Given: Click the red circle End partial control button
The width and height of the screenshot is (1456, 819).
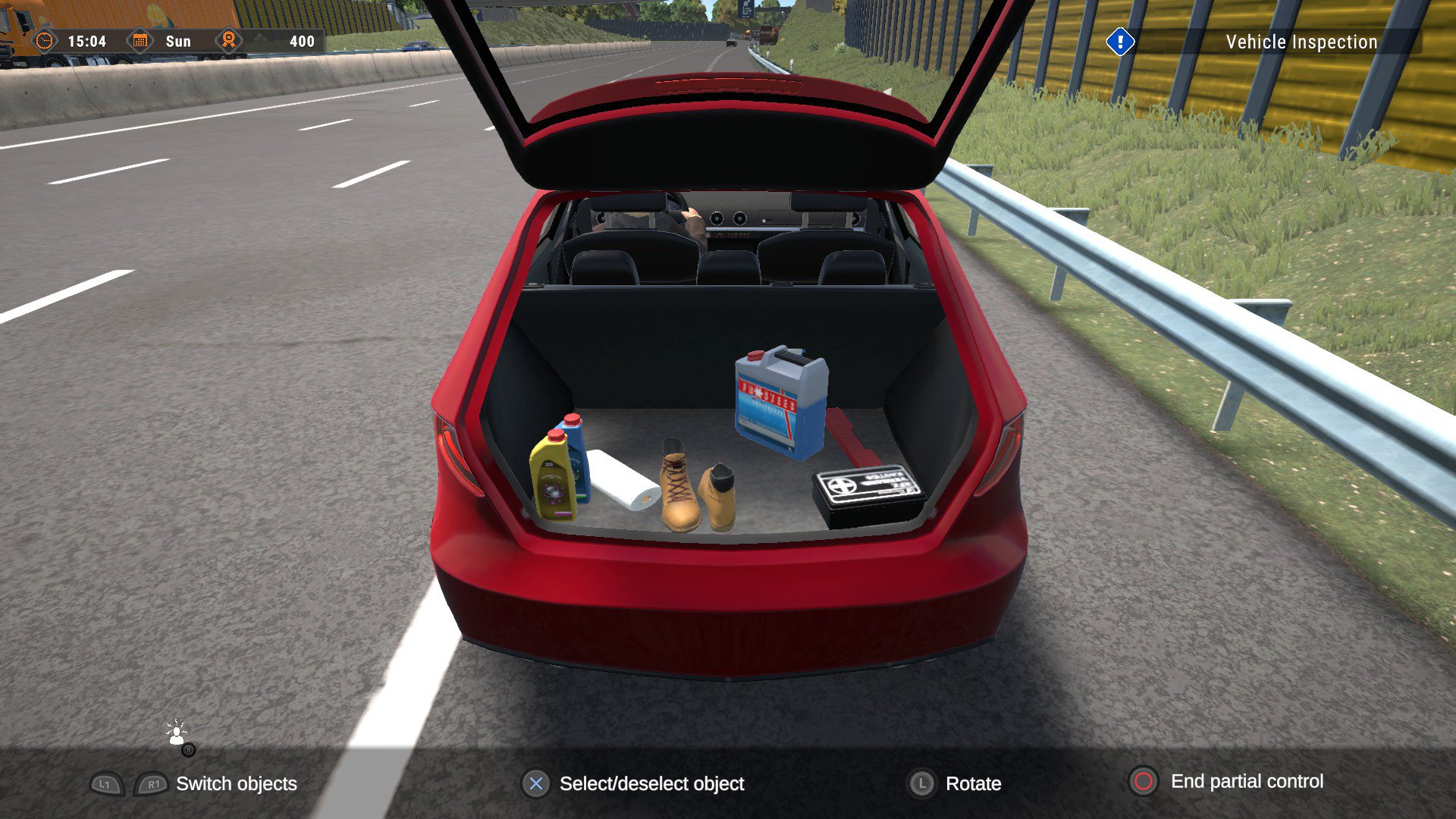Looking at the screenshot, I should pos(1144,784).
